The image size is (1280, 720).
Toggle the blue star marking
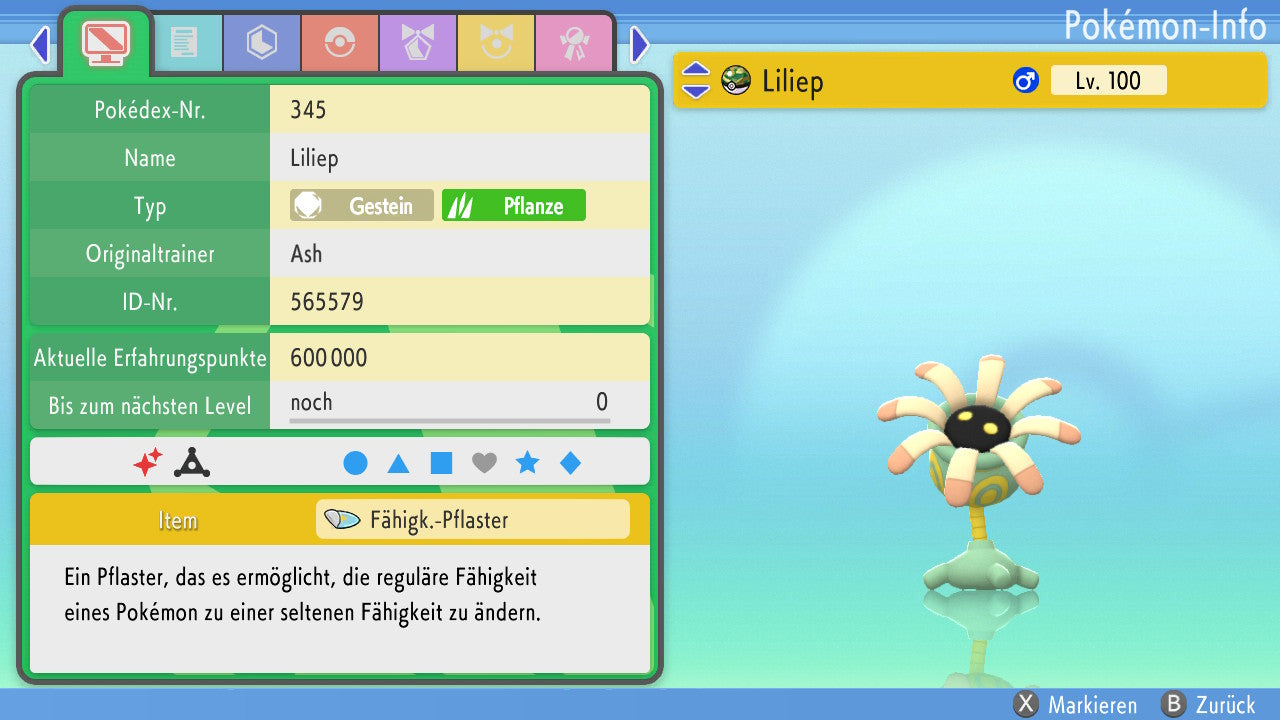527,463
